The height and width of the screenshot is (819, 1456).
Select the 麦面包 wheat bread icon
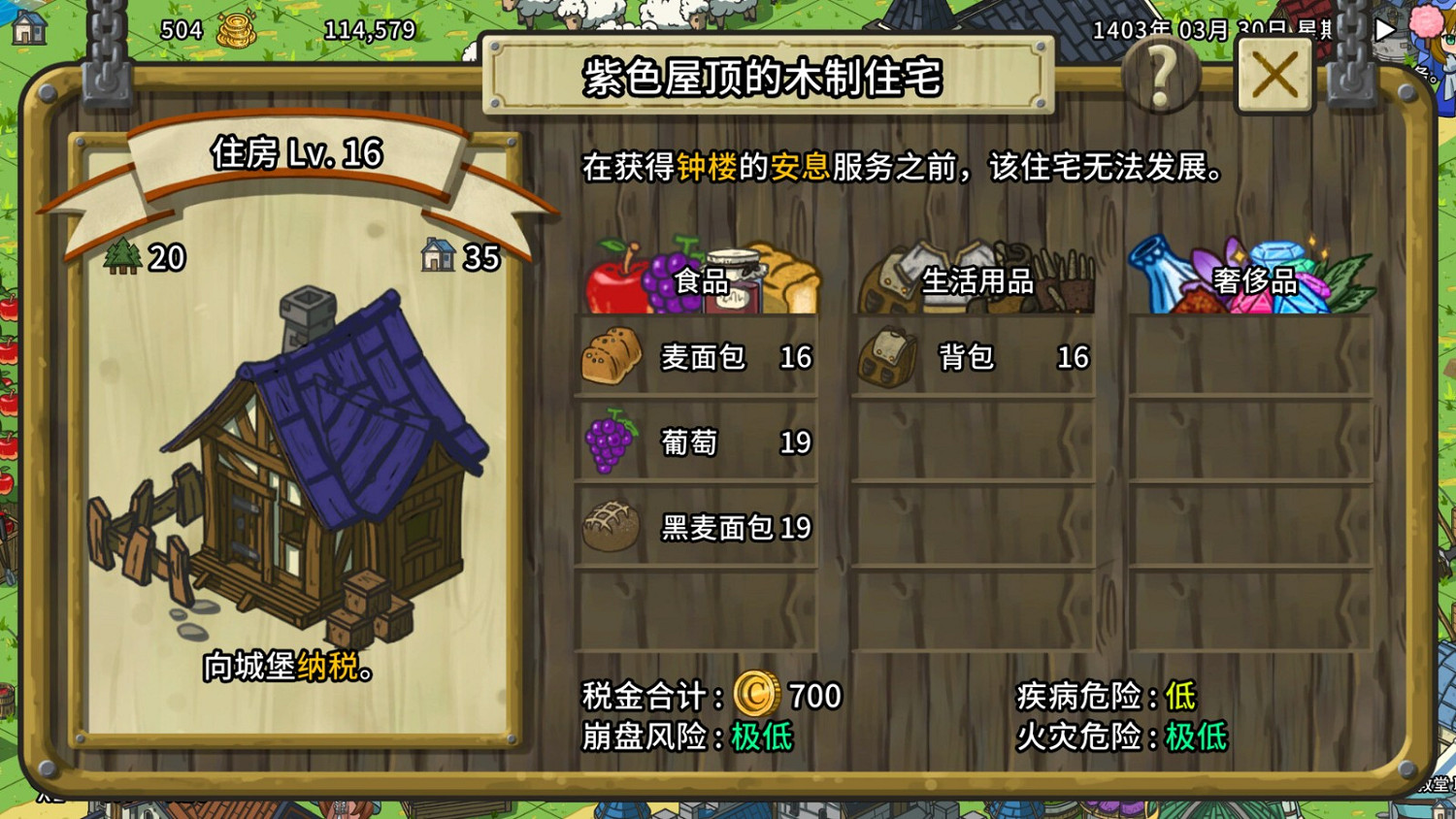point(612,358)
